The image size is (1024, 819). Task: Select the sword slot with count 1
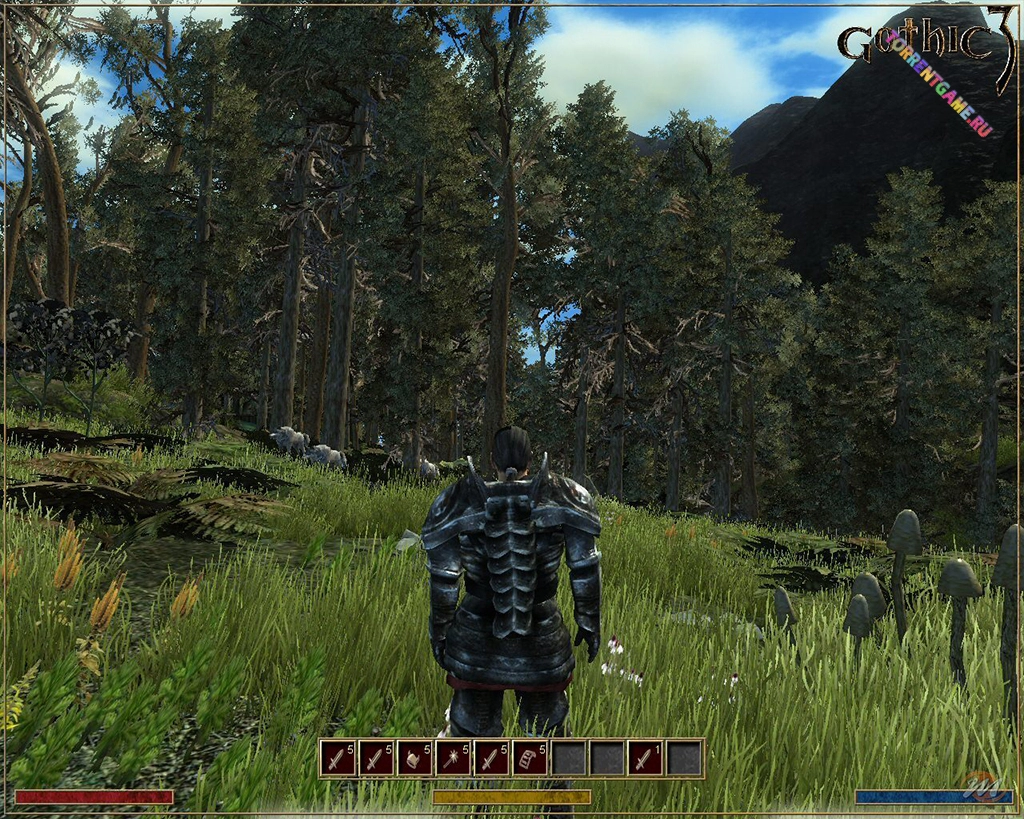point(646,758)
